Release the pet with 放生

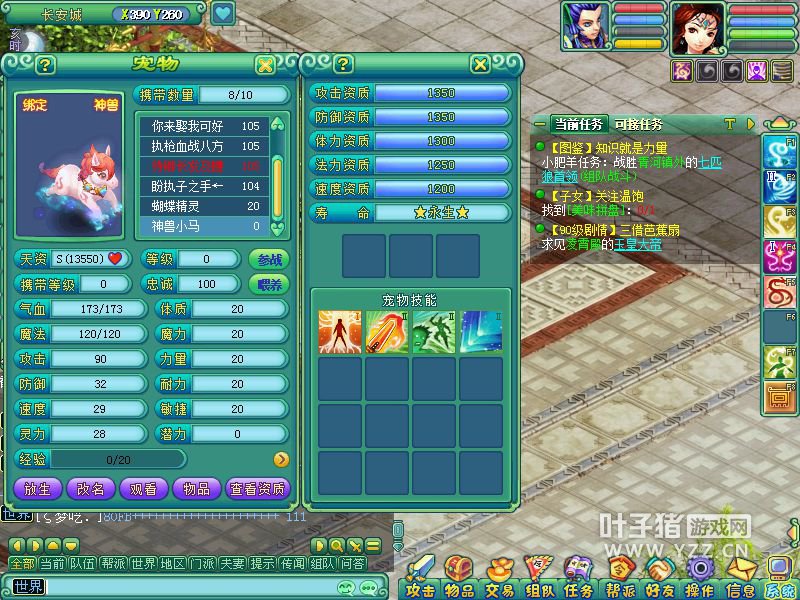coord(37,489)
